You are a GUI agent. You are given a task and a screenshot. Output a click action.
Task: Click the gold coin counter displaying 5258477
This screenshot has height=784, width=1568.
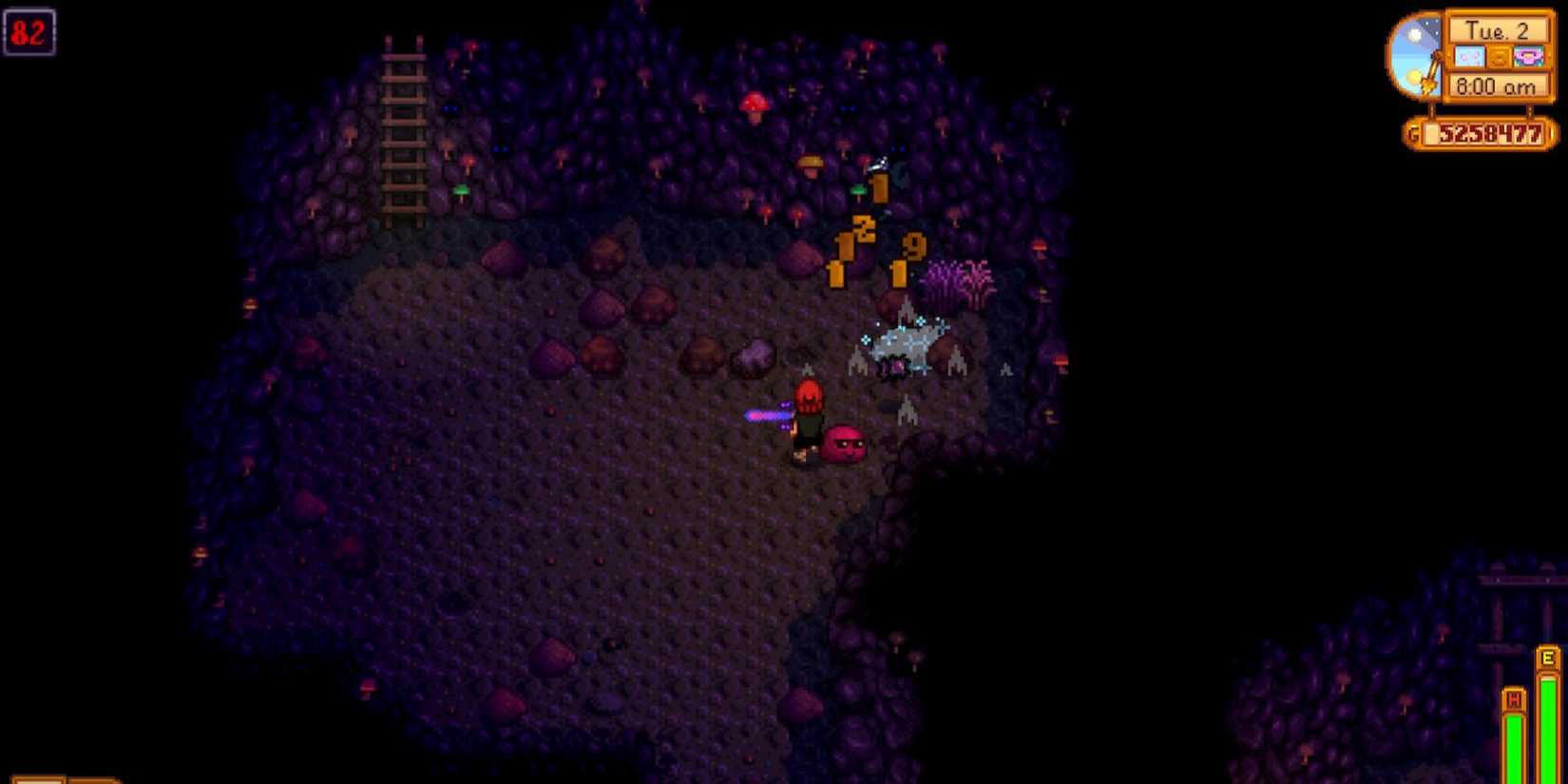(x=1487, y=133)
